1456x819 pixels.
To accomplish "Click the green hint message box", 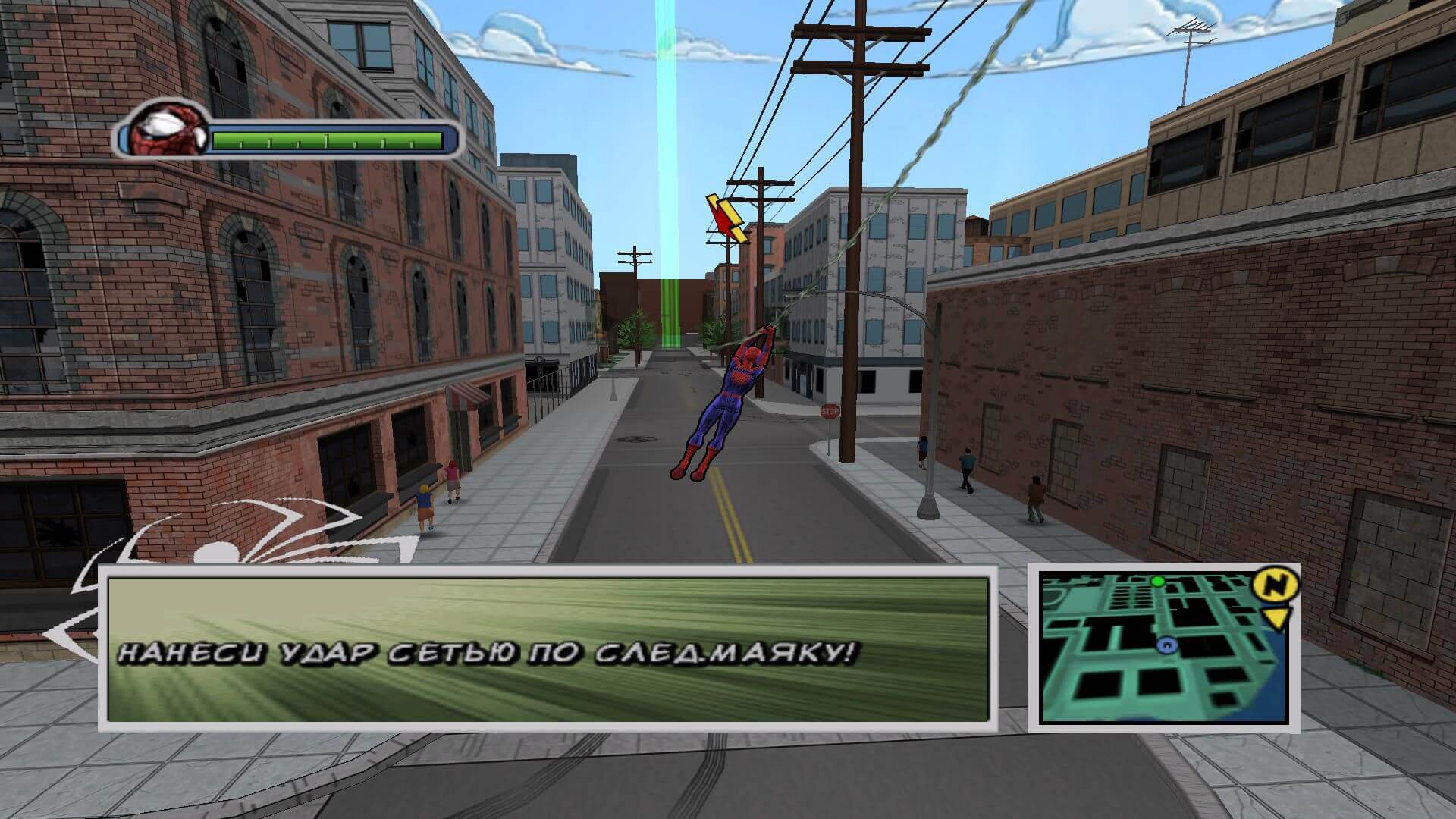I will click(x=548, y=648).
